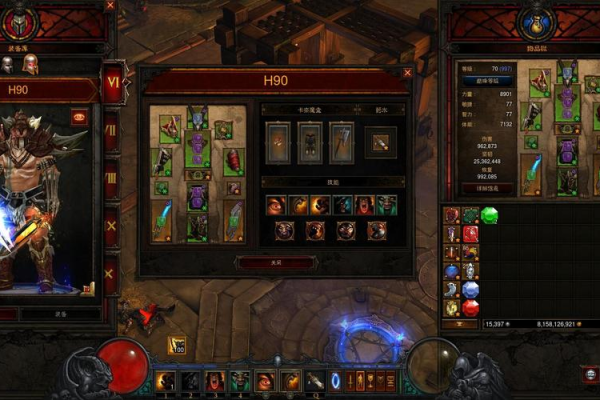Click the red eye icon beside H90 name
This screenshot has height=400, width=600.
pyautogui.click(x=79, y=116)
